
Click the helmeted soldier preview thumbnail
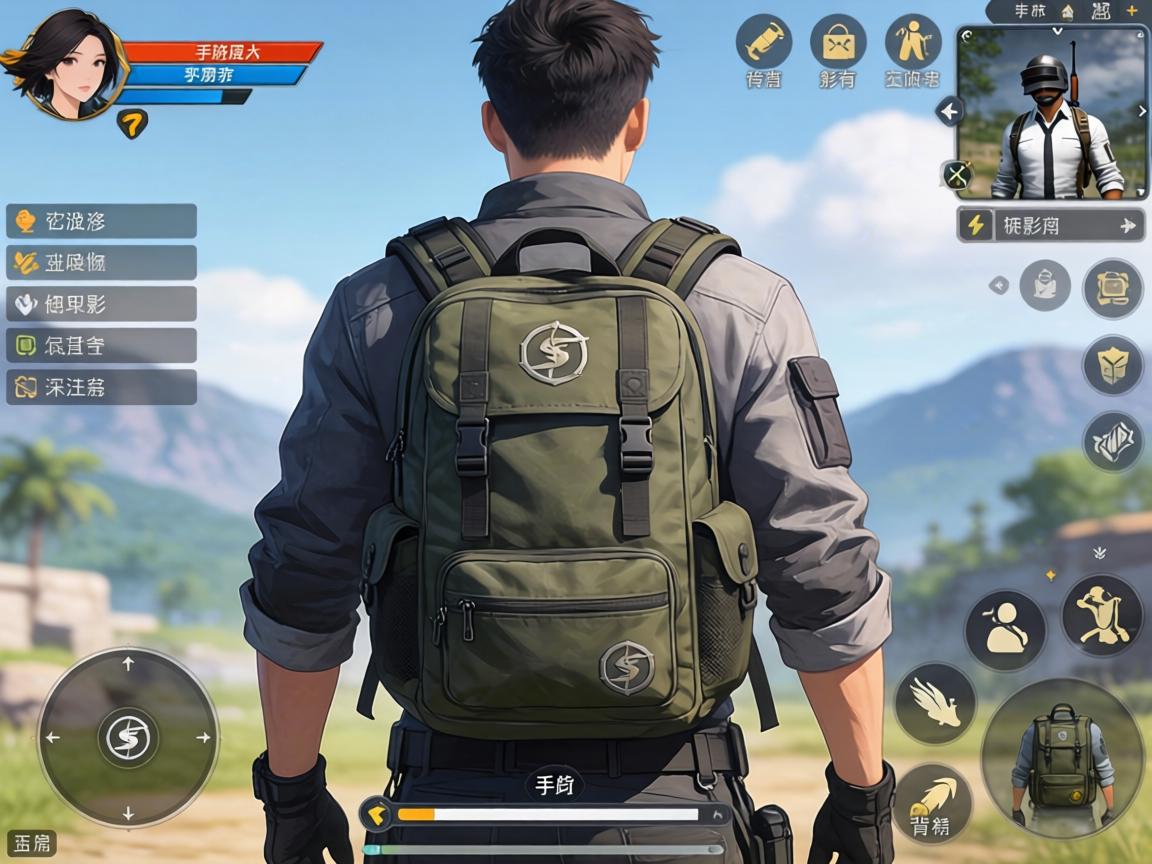click(x=1054, y=113)
